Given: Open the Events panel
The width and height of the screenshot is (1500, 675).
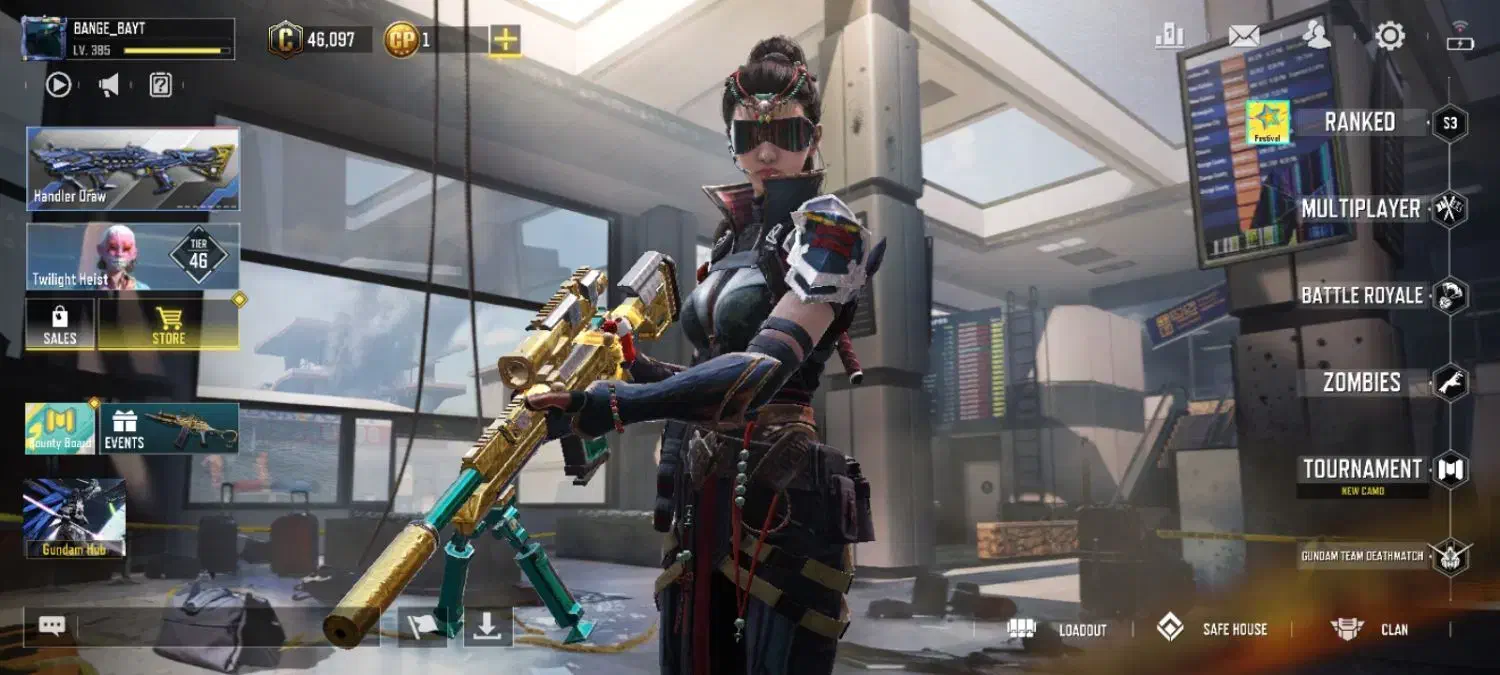Looking at the screenshot, I should click(x=169, y=429).
